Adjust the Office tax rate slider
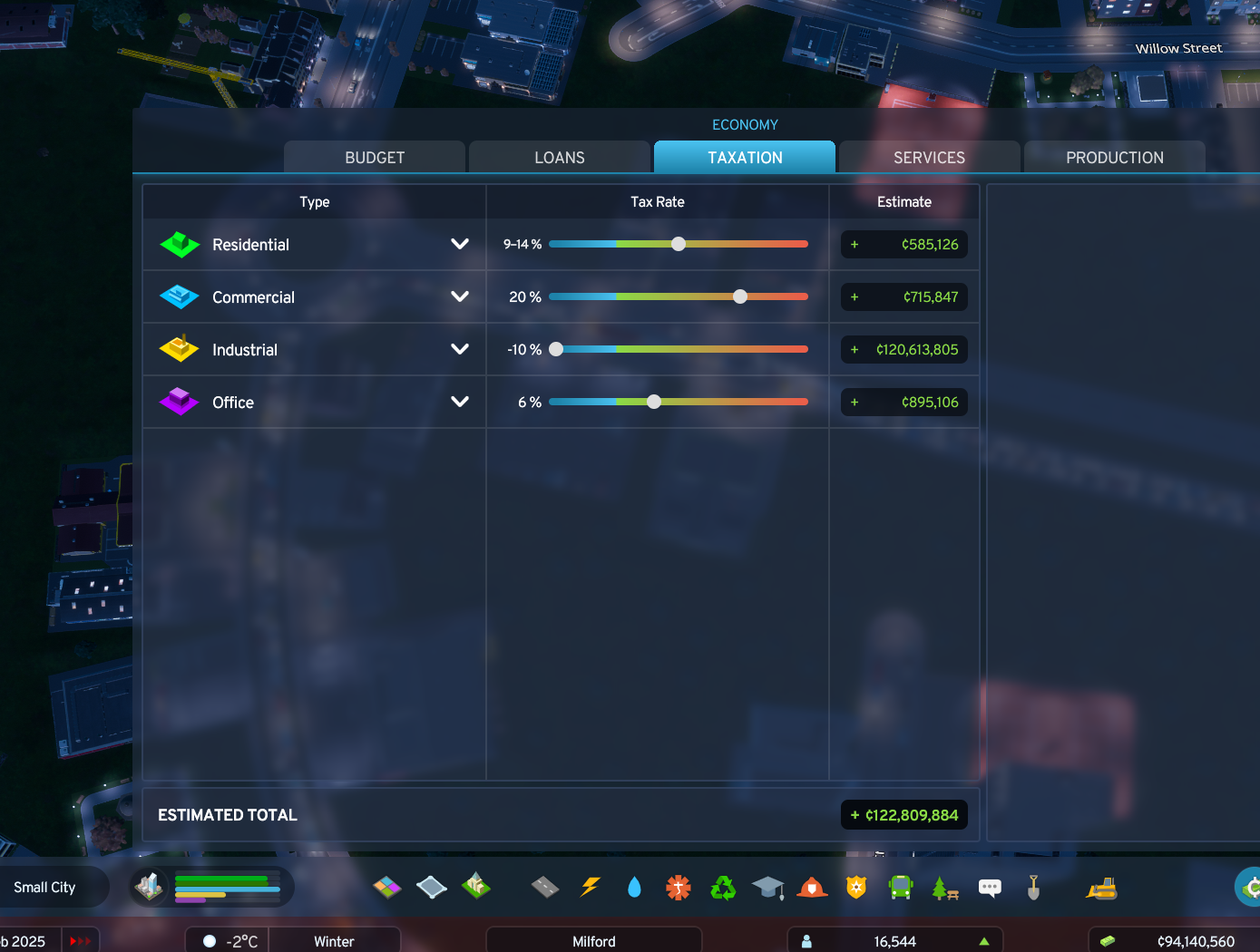Image resolution: width=1260 pixels, height=952 pixels. pyautogui.click(x=654, y=402)
